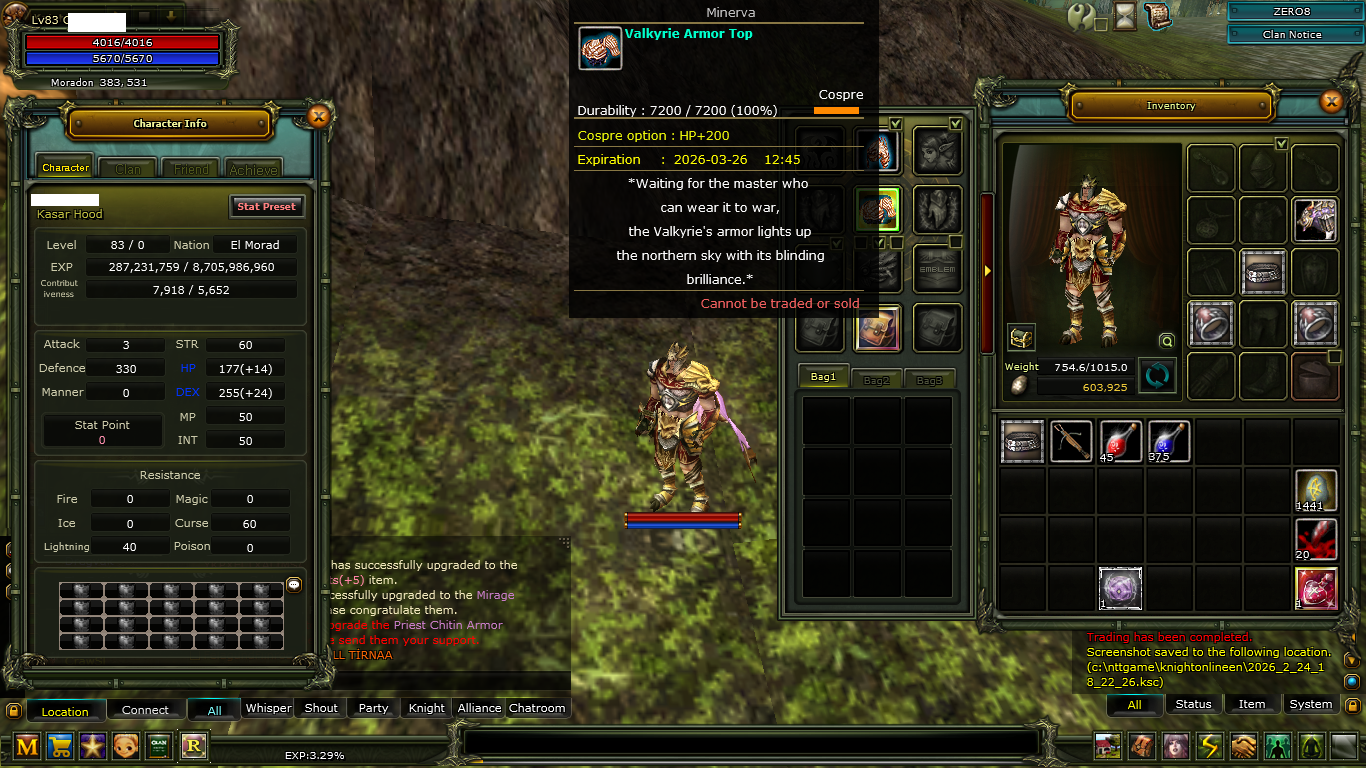Switch to the Friend tab

pos(191,169)
